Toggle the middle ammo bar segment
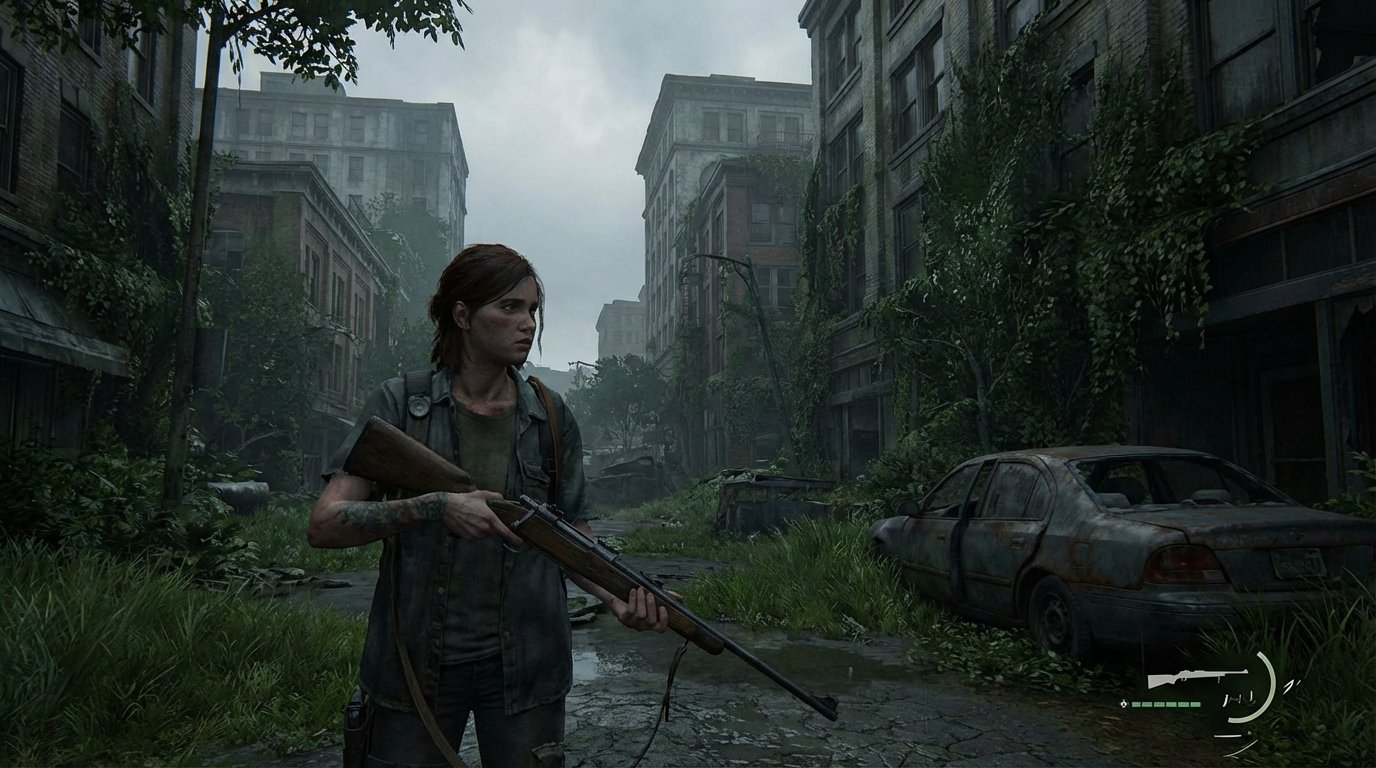Viewport: 1376px width, 768px height. tap(1165, 704)
